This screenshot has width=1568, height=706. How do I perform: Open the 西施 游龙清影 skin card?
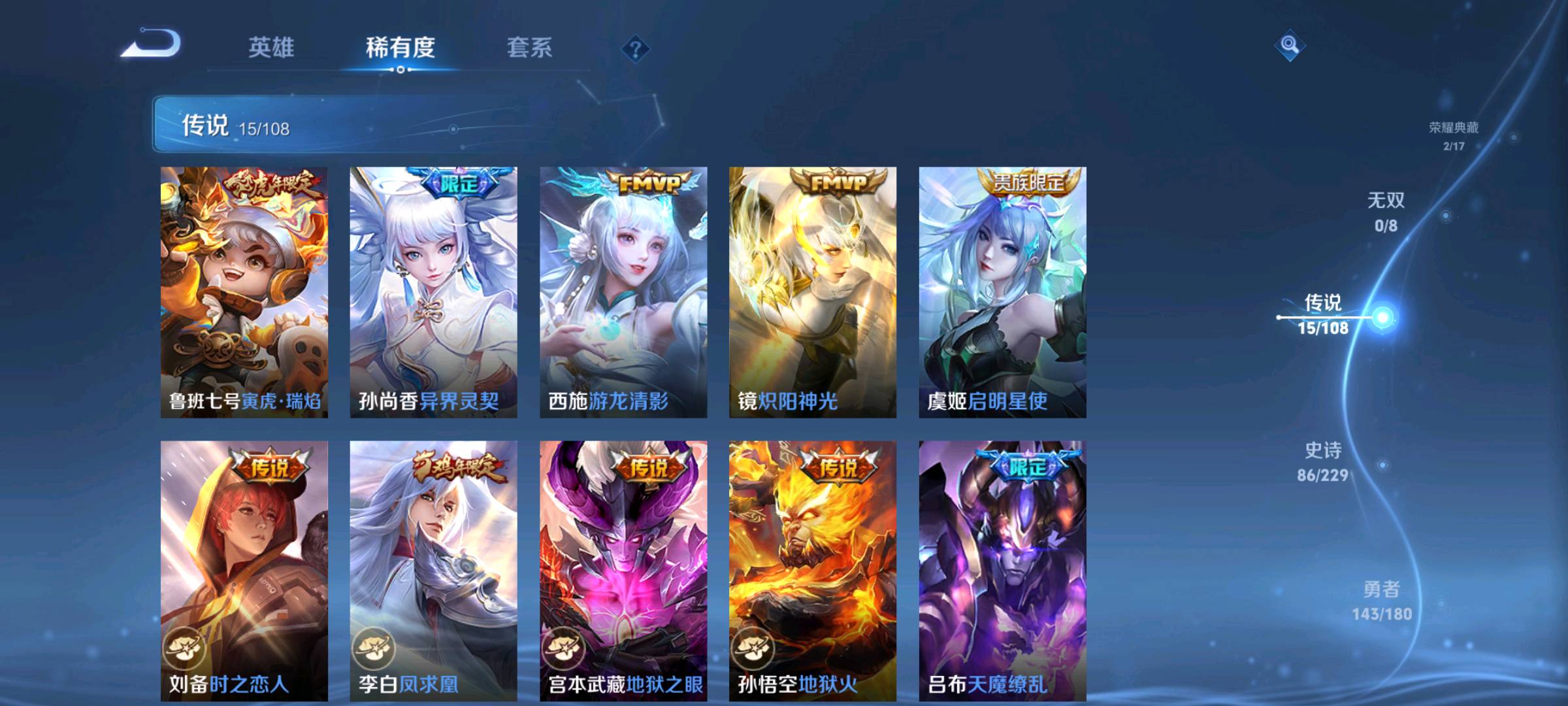click(623, 292)
